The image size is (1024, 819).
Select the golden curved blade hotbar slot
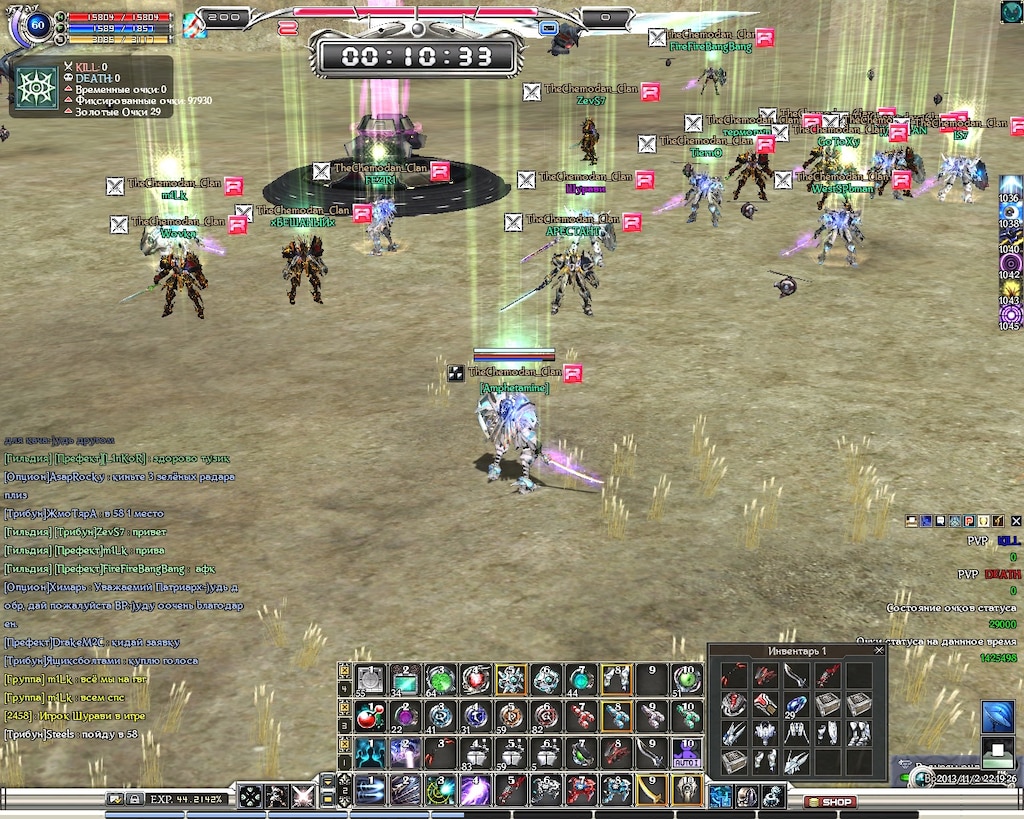click(x=651, y=790)
